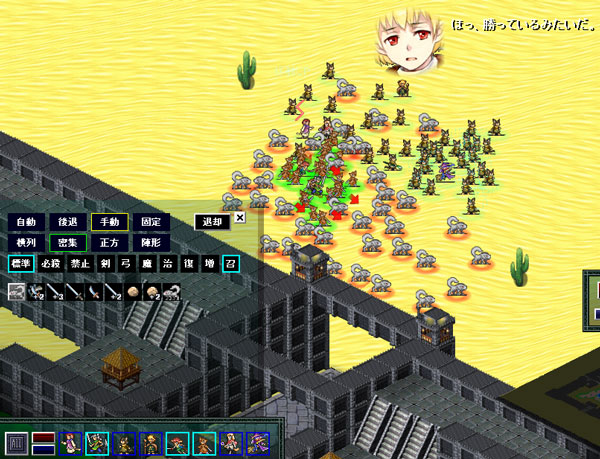Select the purple witch unit portrait
The image size is (600, 459).
point(258,442)
